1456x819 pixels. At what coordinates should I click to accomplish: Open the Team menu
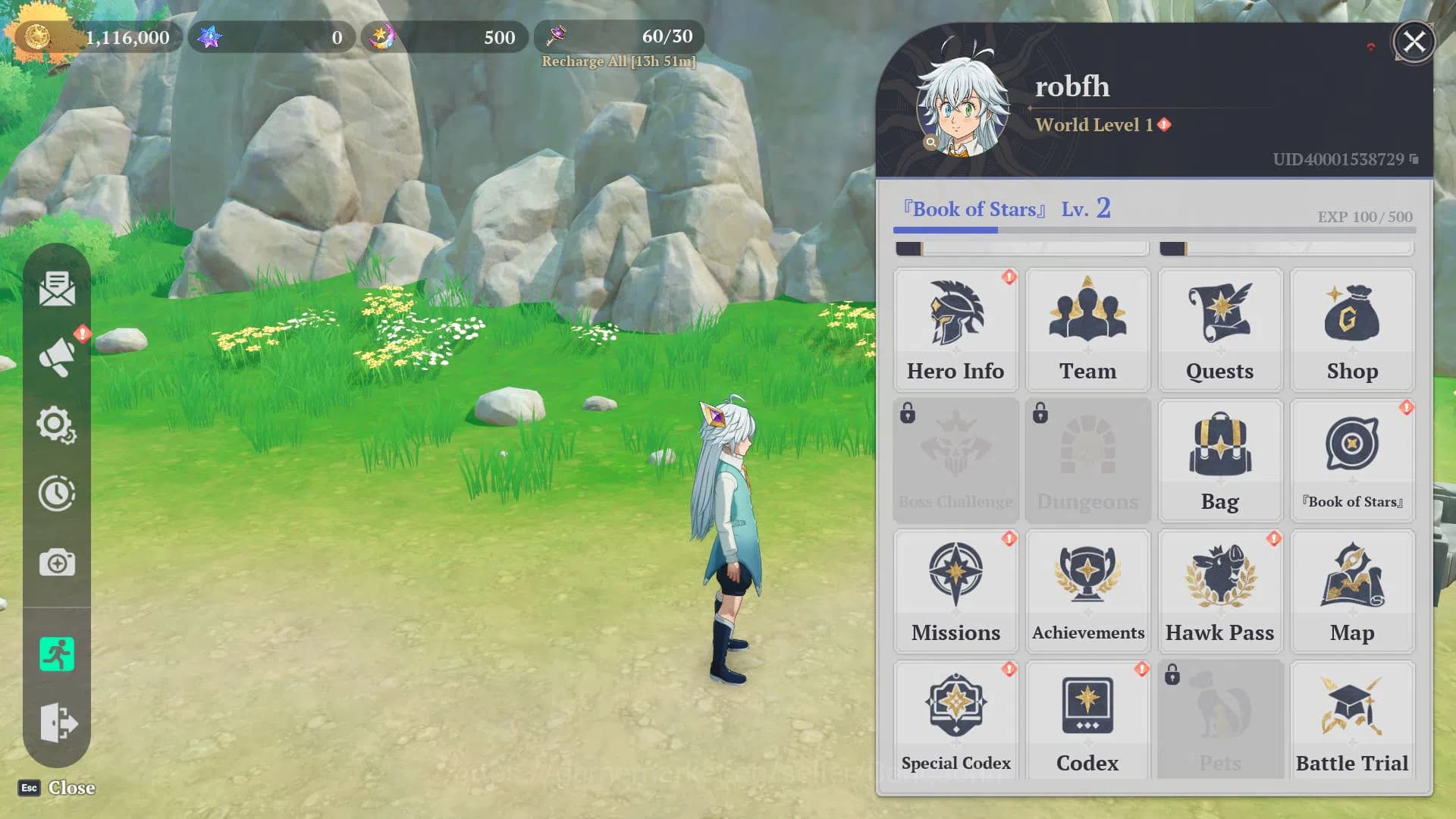[1087, 330]
